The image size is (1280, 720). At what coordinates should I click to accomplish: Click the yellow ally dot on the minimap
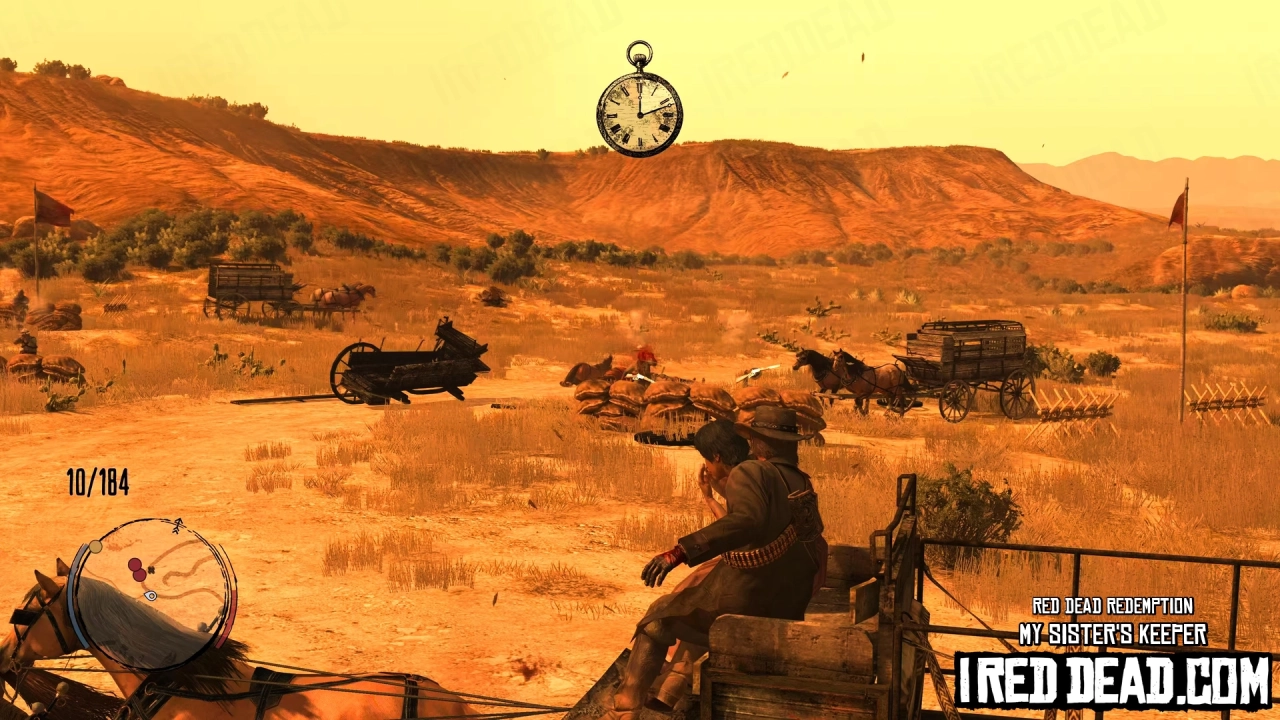click(95, 545)
